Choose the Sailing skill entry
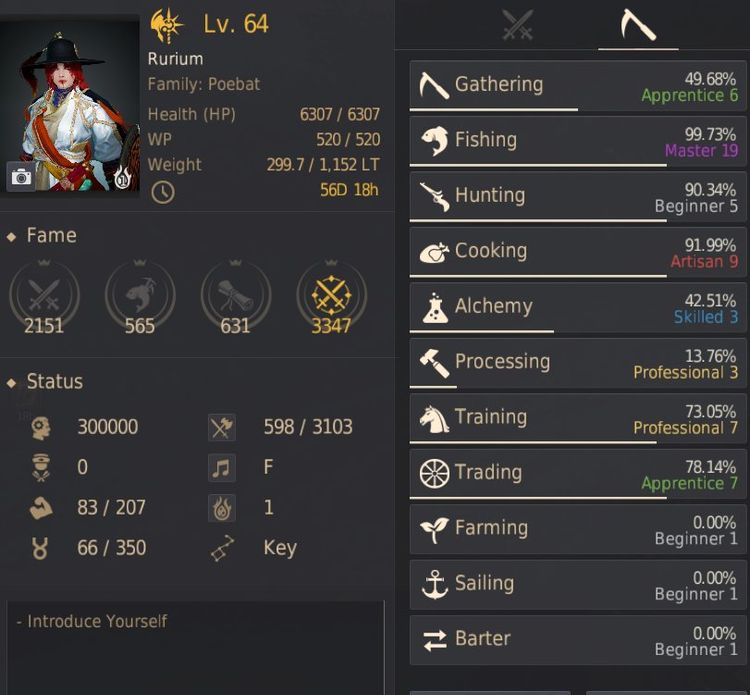The height and width of the screenshot is (695, 750). coord(579,584)
